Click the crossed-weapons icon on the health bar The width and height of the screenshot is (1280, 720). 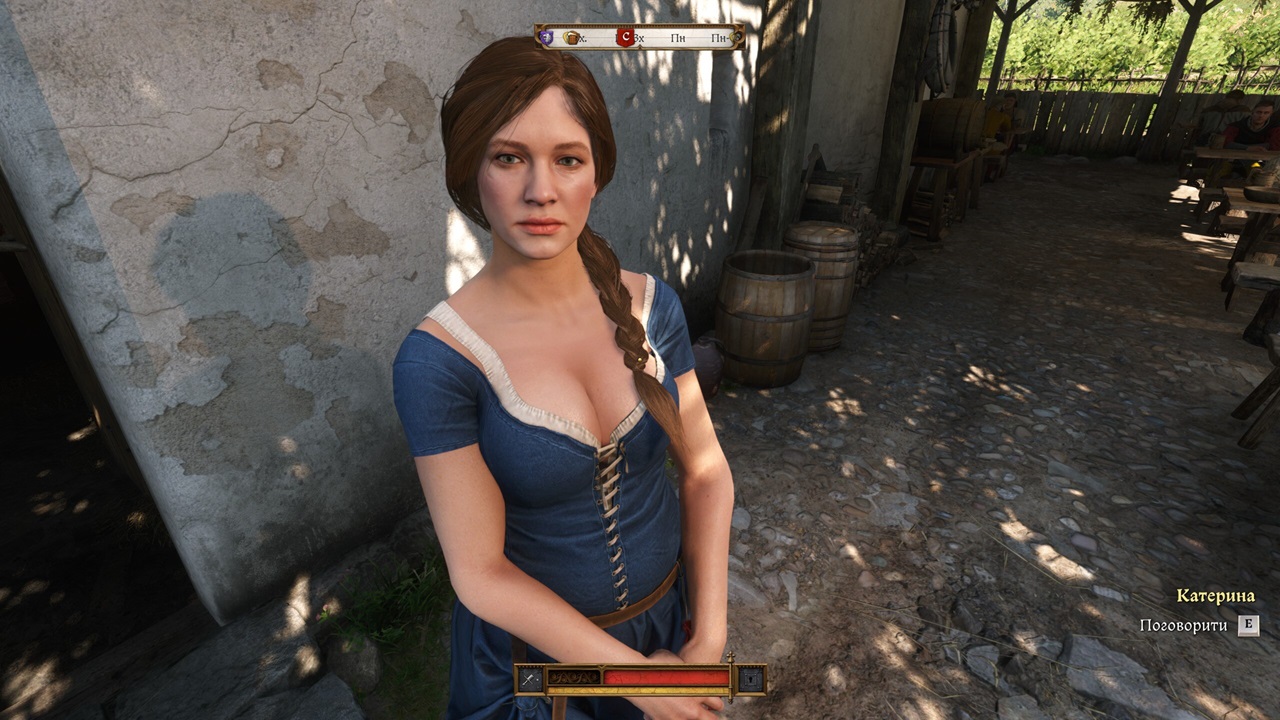click(528, 678)
